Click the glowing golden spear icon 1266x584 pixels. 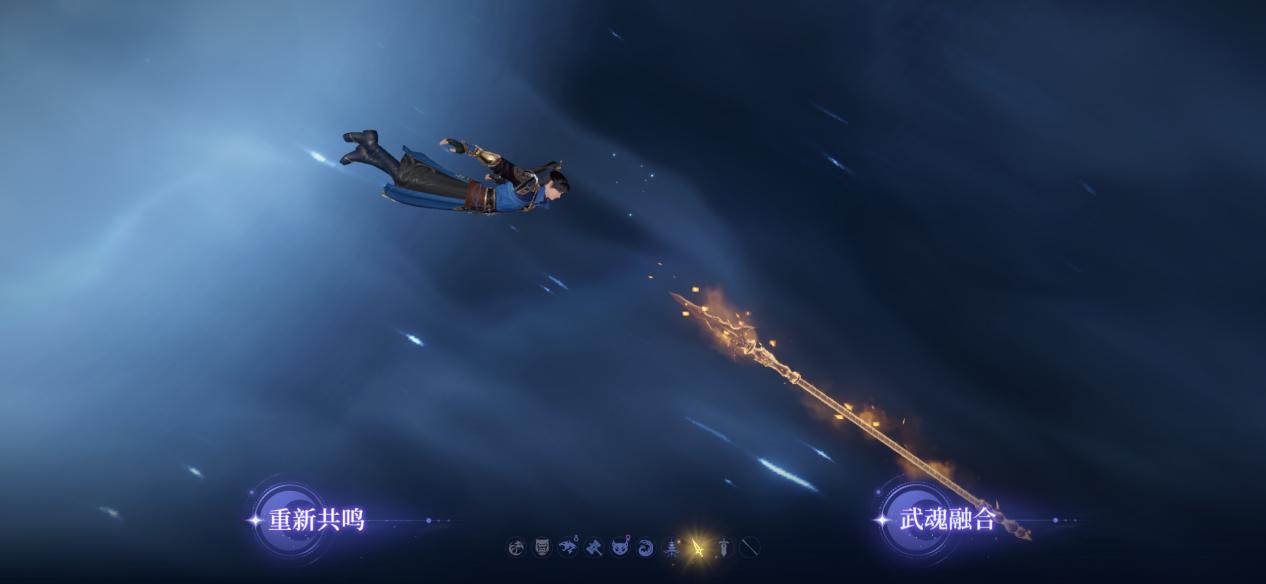(x=698, y=547)
